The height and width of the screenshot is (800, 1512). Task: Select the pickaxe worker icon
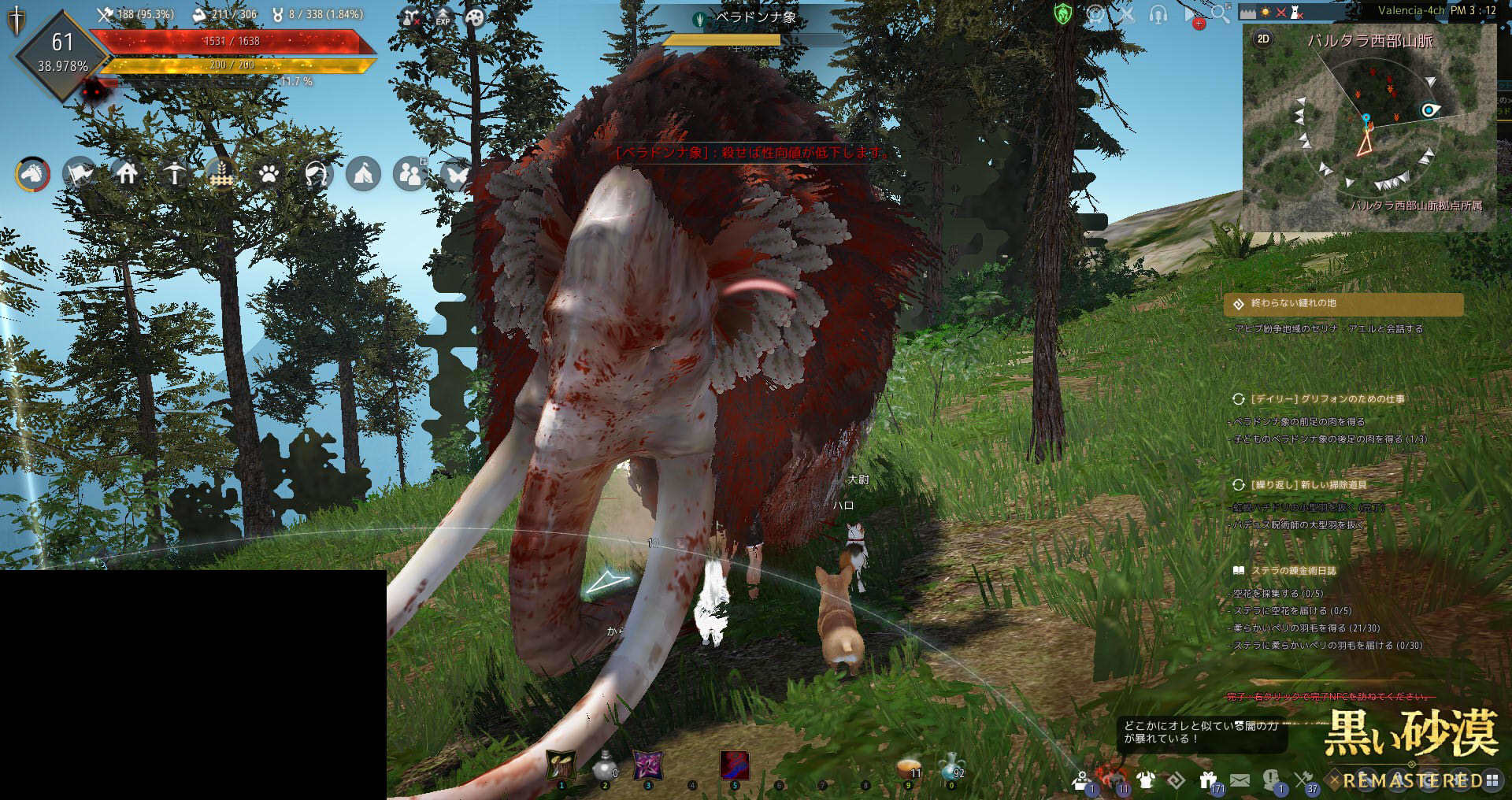tap(174, 173)
